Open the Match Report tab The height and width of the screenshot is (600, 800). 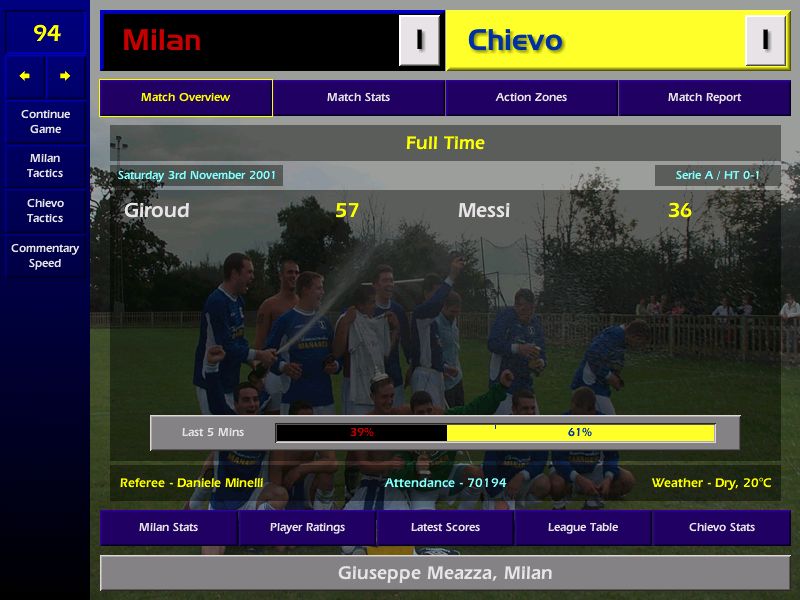tap(704, 98)
